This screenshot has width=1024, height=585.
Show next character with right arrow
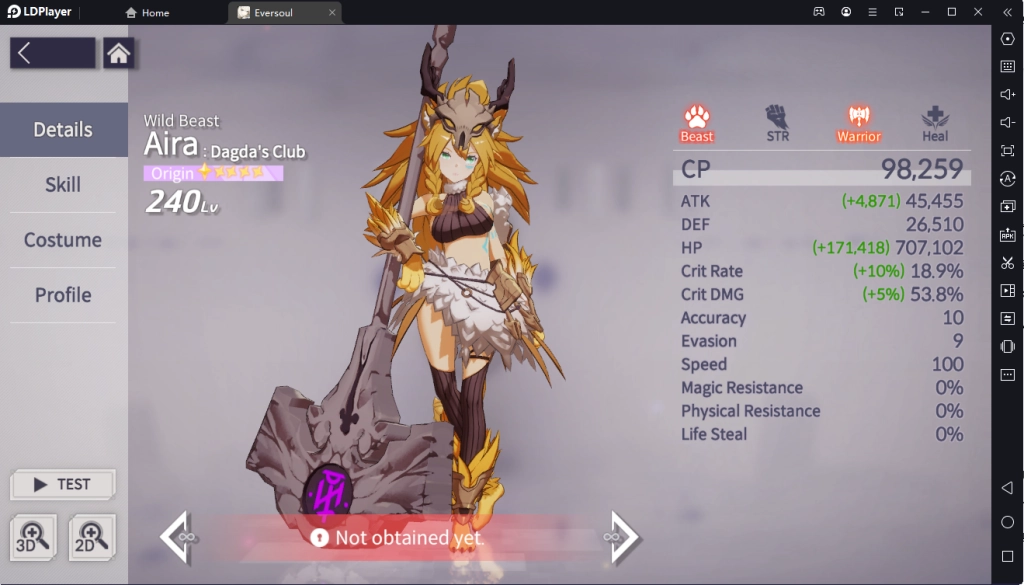623,537
